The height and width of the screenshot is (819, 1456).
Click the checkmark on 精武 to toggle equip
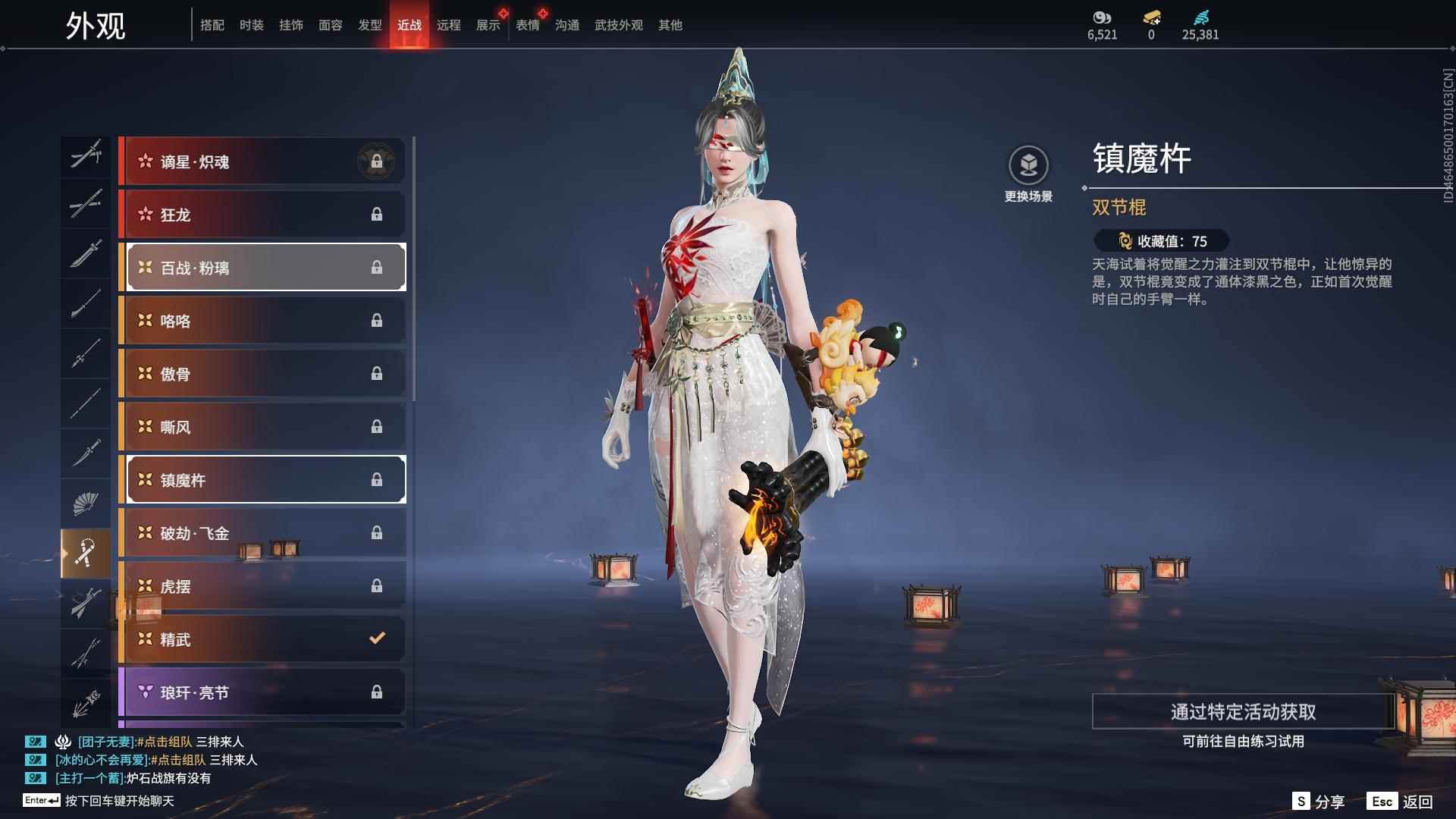tap(377, 639)
